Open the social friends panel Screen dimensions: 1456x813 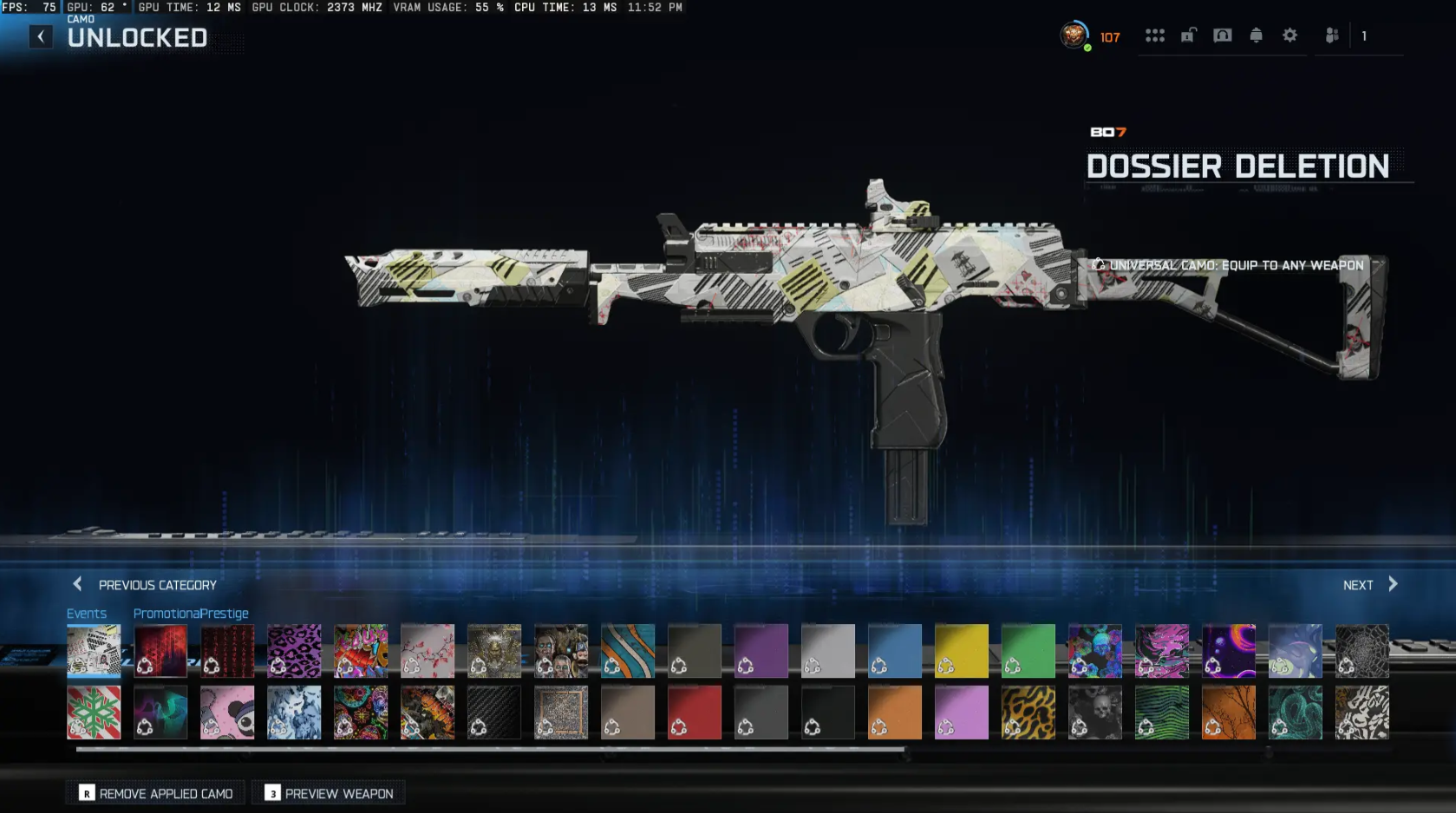tap(1331, 36)
